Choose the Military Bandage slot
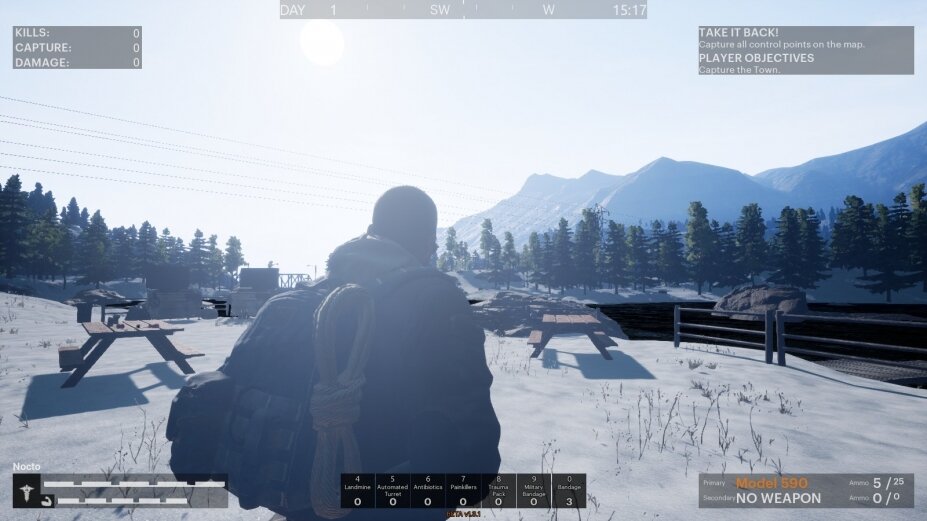927x521 pixels. (533, 490)
